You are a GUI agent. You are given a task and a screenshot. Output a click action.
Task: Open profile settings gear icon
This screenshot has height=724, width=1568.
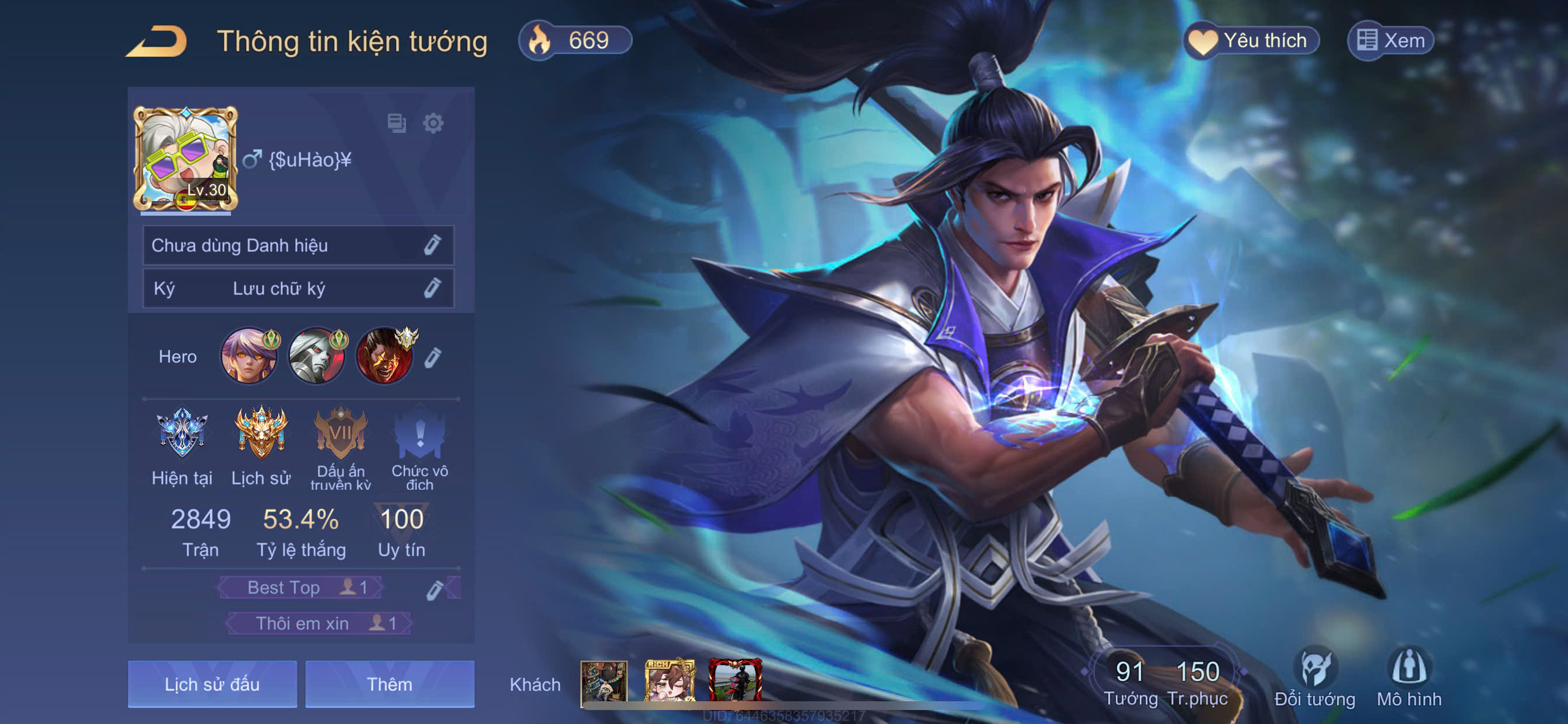433,124
